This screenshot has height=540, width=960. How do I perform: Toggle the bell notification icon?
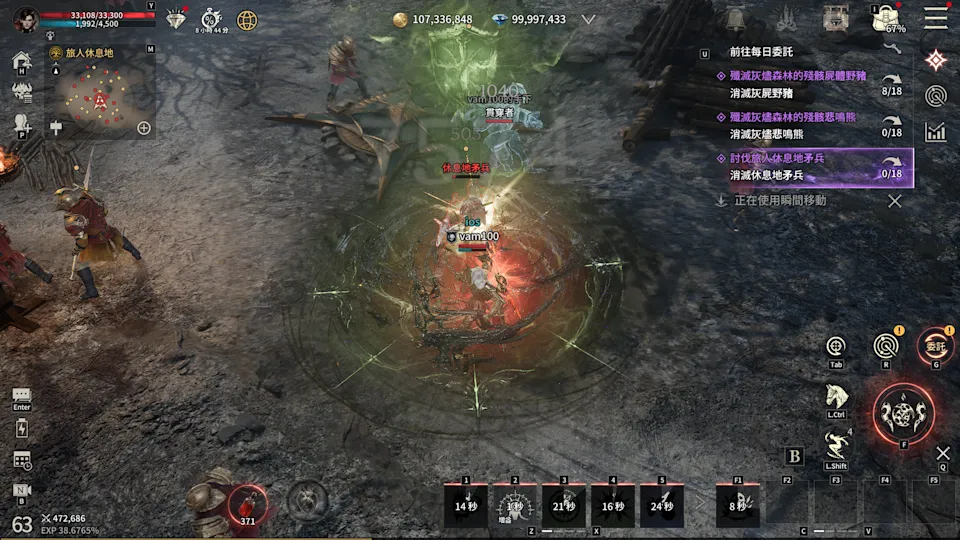tap(737, 19)
